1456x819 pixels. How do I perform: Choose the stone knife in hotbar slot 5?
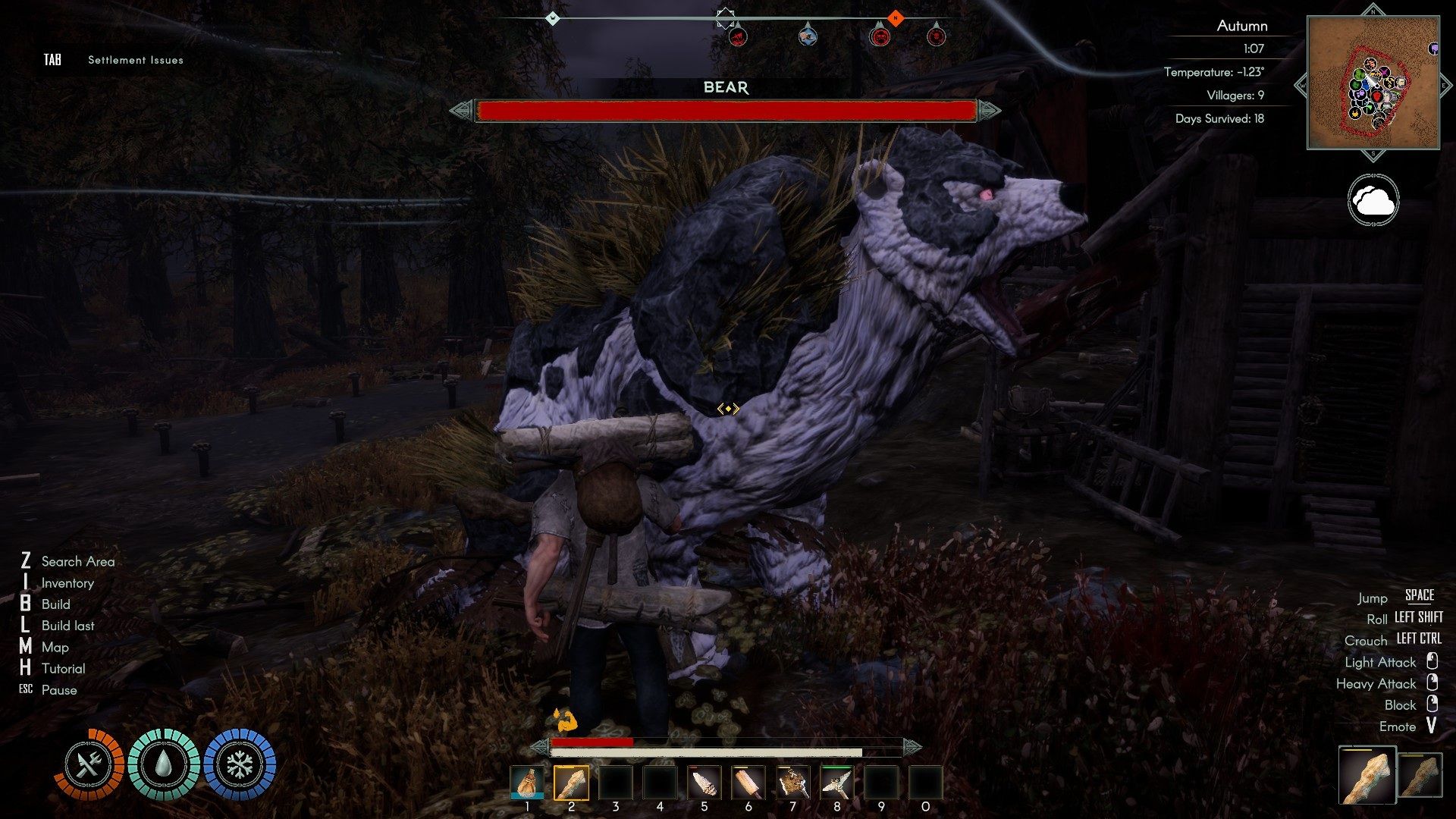click(x=704, y=783)
